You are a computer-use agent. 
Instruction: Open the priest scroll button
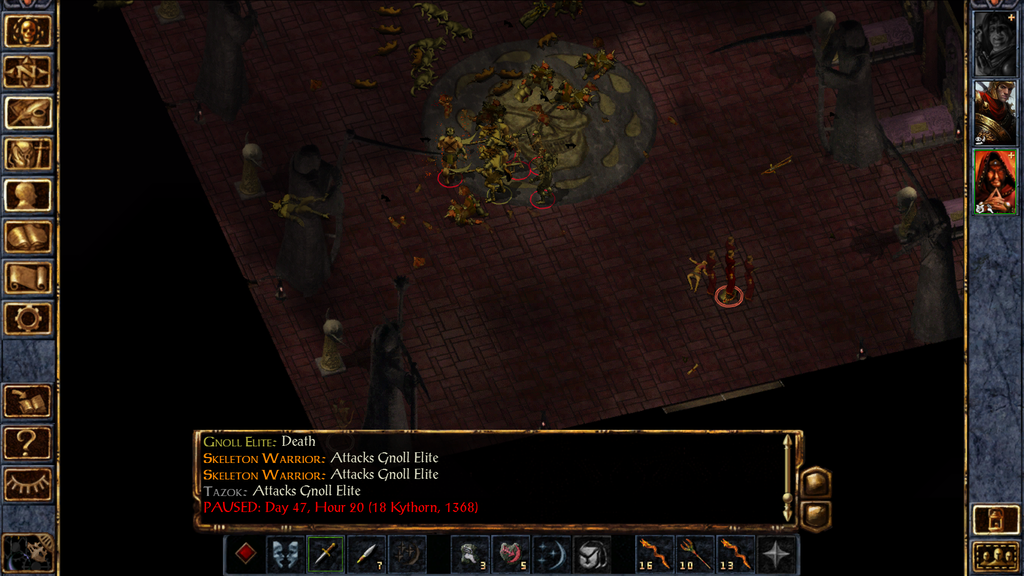coord(28,277)
